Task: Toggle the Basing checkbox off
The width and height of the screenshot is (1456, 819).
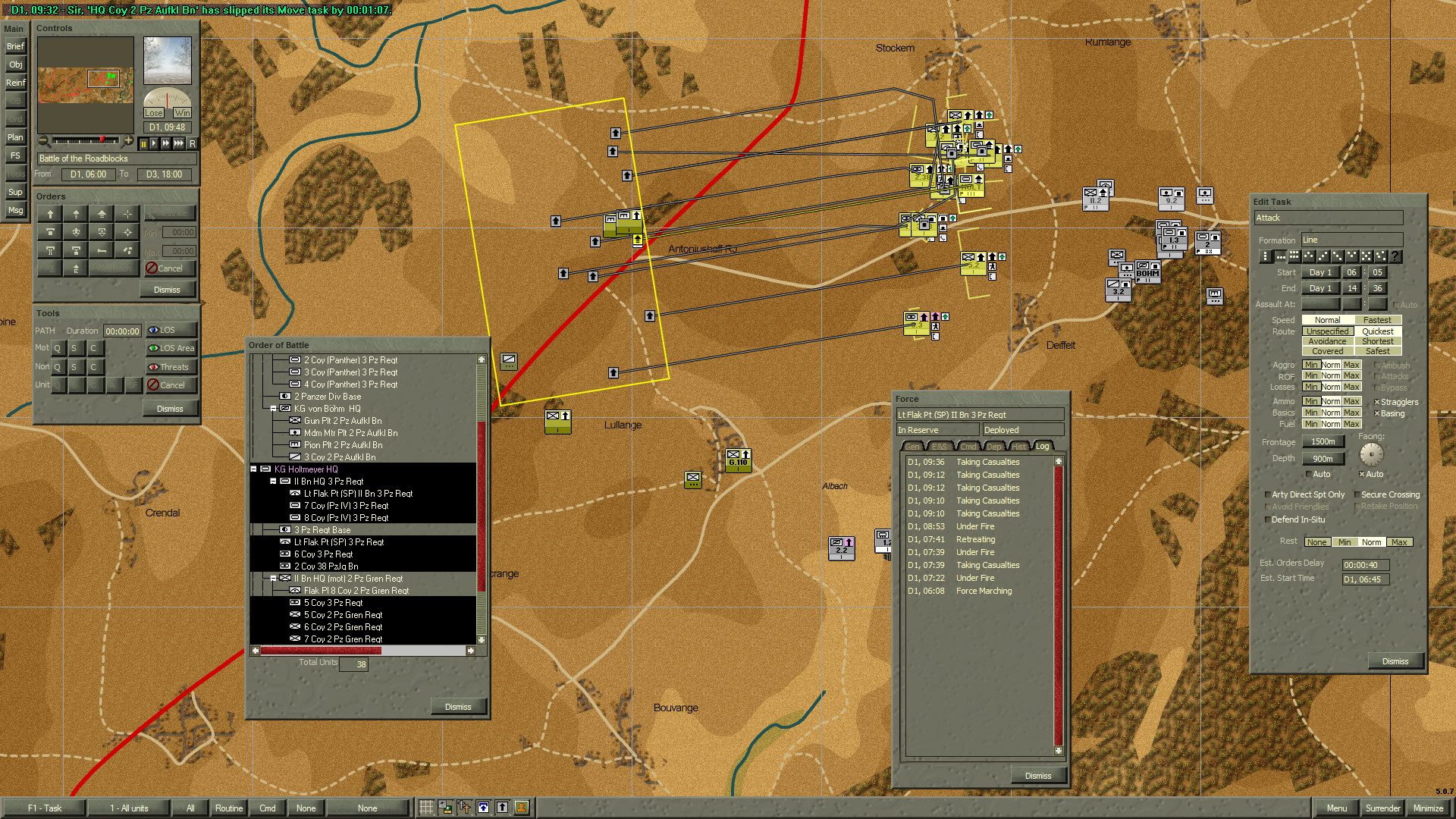Action: point(1378,413)
